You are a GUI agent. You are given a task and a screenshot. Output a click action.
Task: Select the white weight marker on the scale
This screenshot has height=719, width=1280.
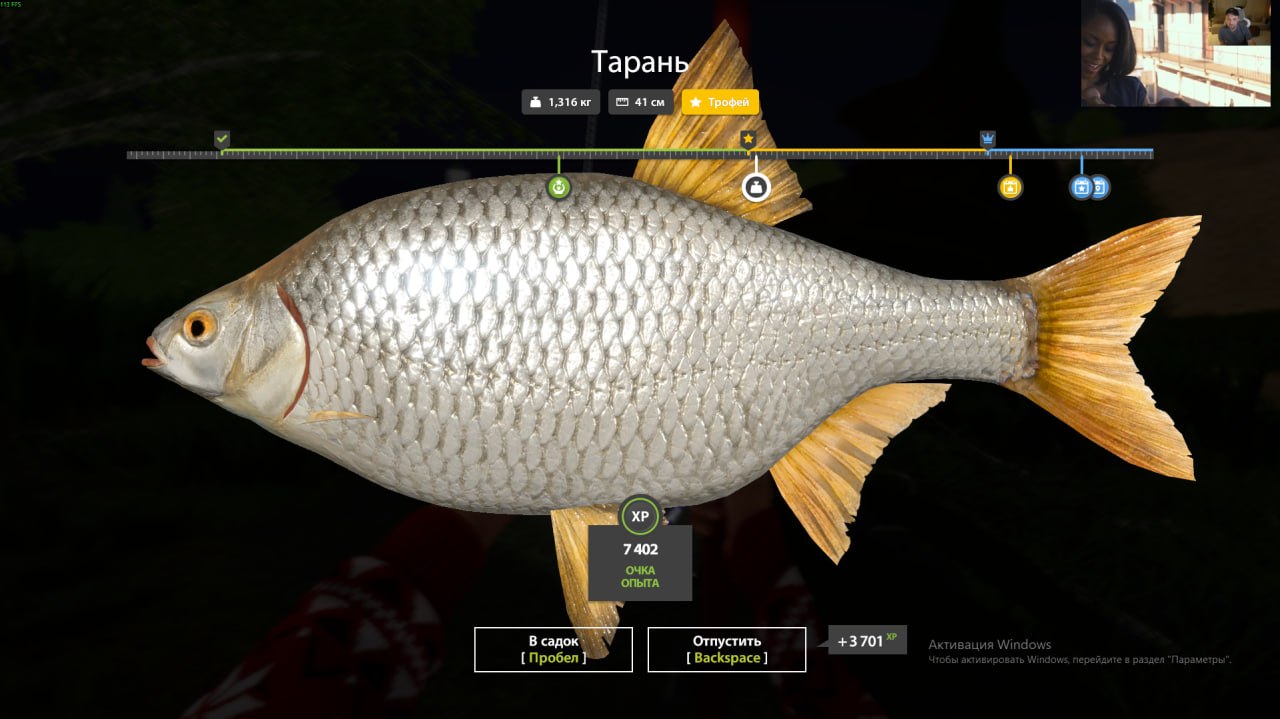click(x=756, y=186)
